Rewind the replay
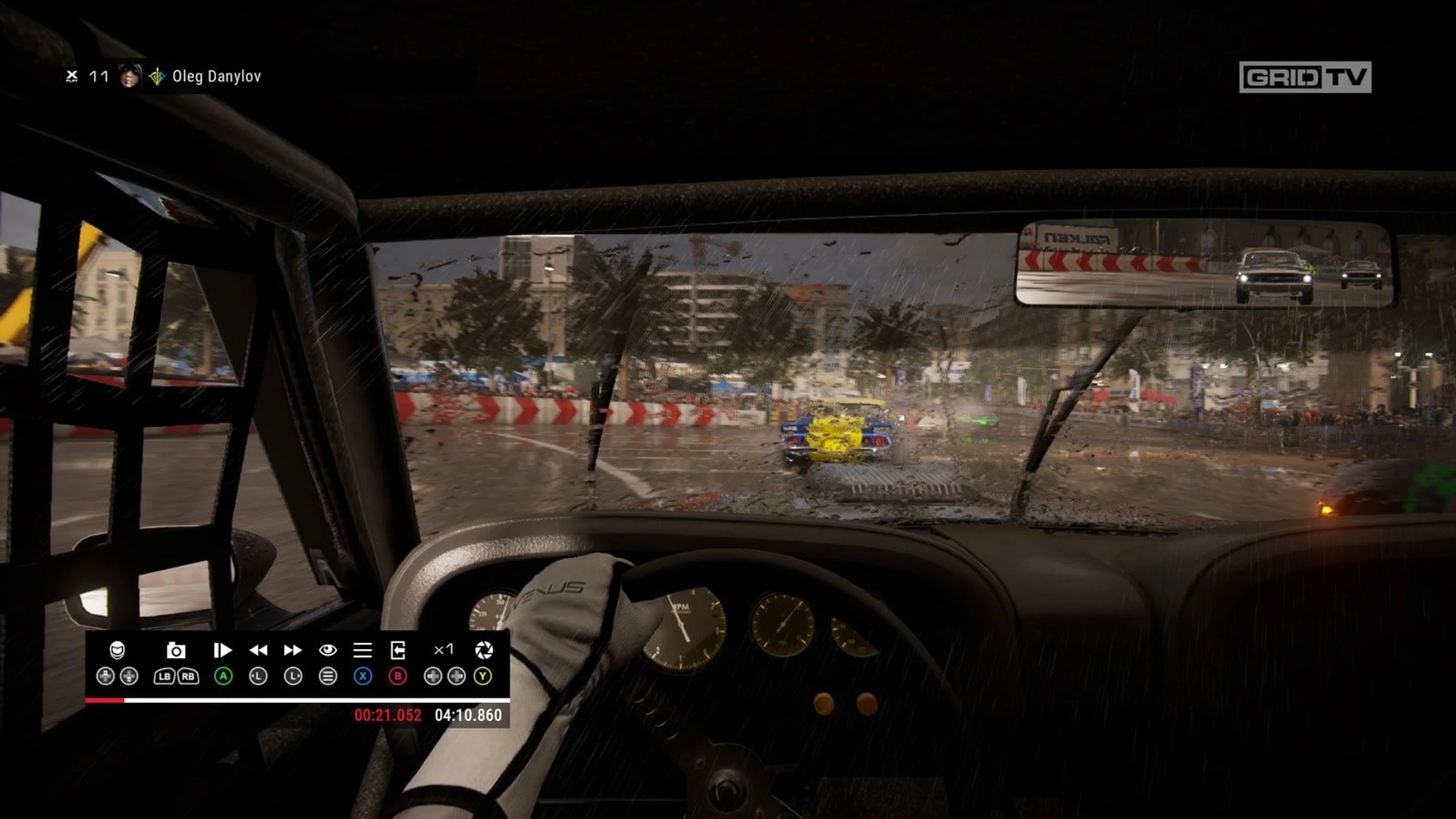 pos(258,650)
